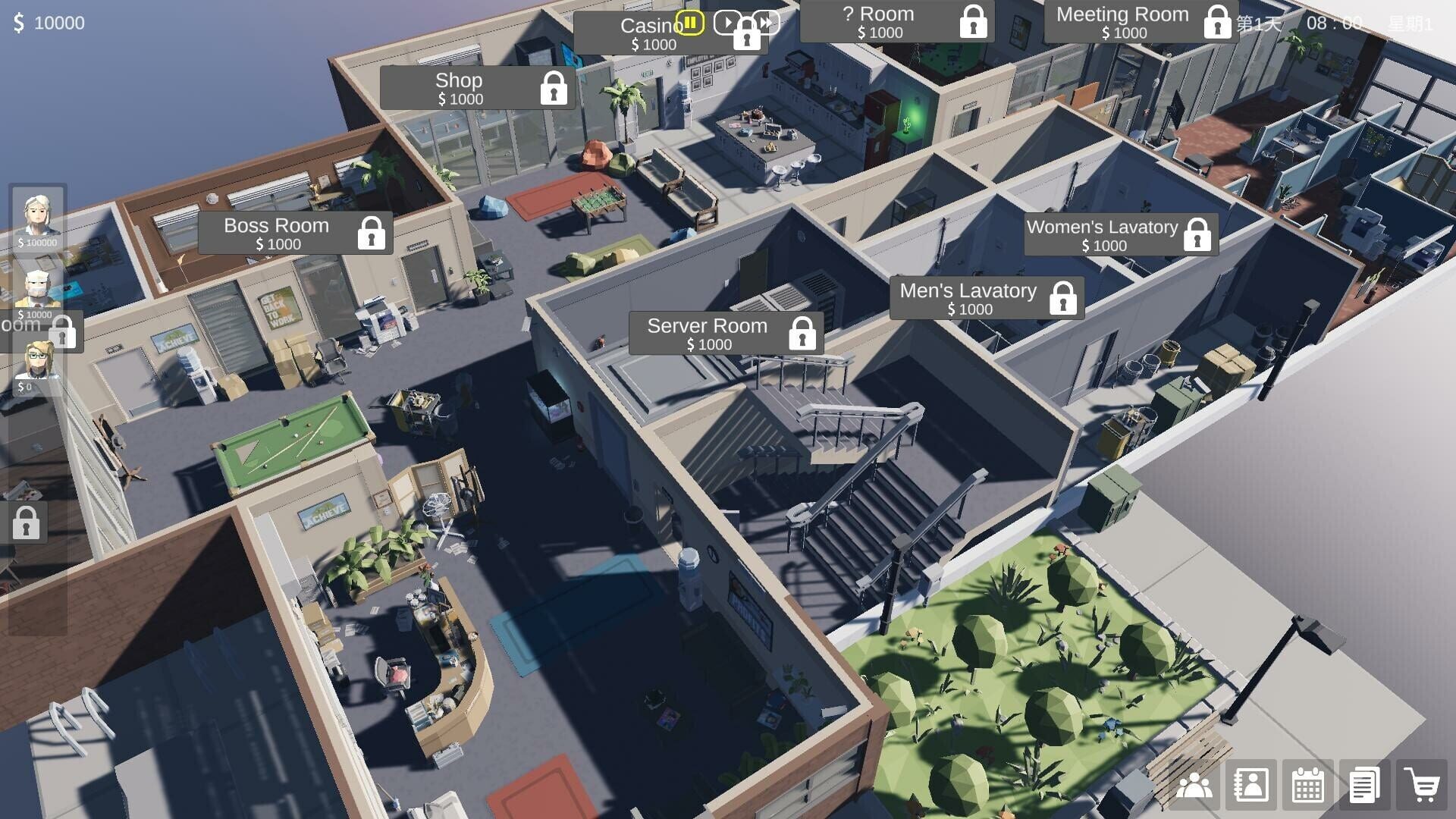
Task: Toggle the highlighted pause button
Action: (x=689, y=24)
